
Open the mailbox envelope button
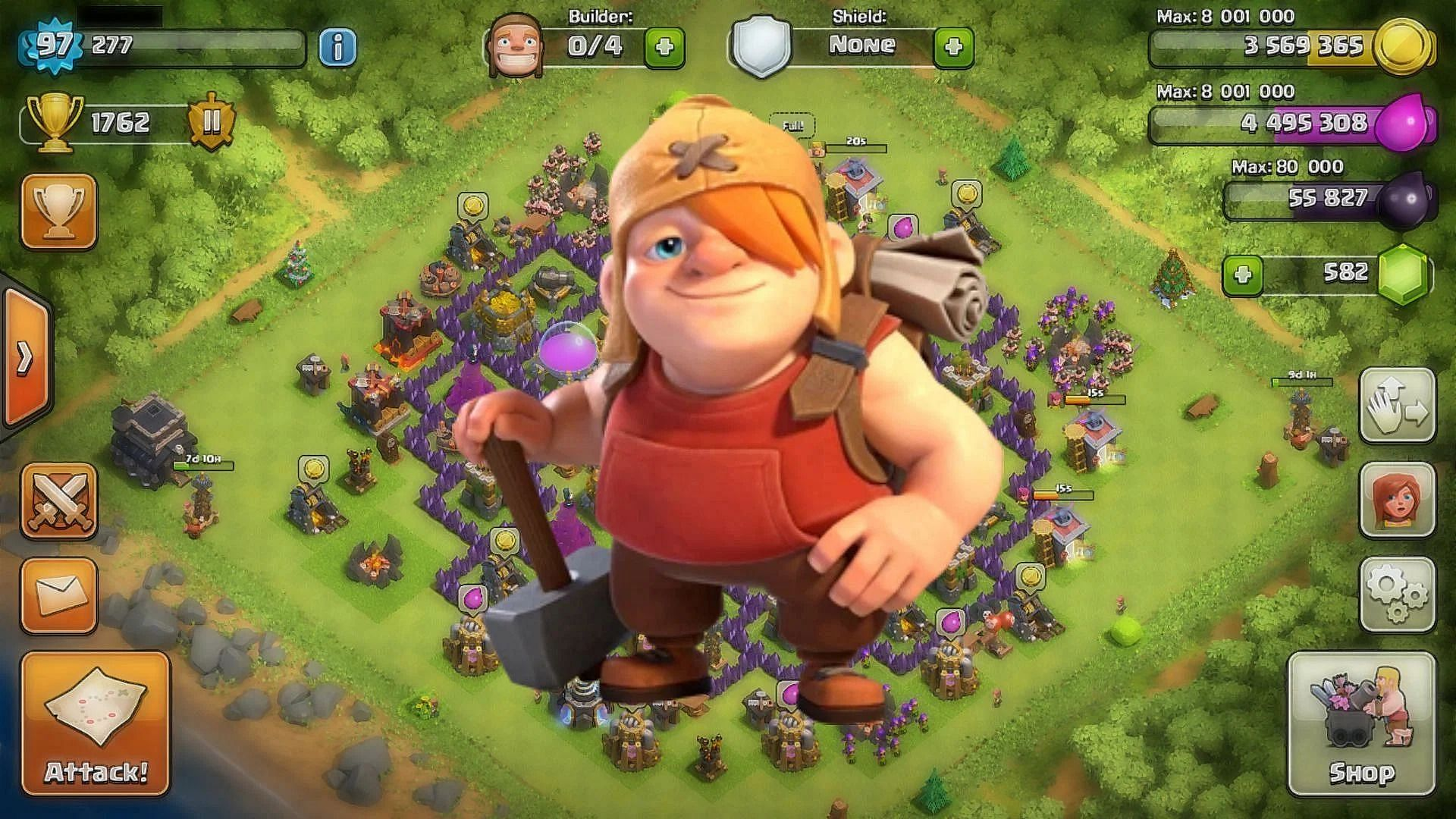(59, 595)
